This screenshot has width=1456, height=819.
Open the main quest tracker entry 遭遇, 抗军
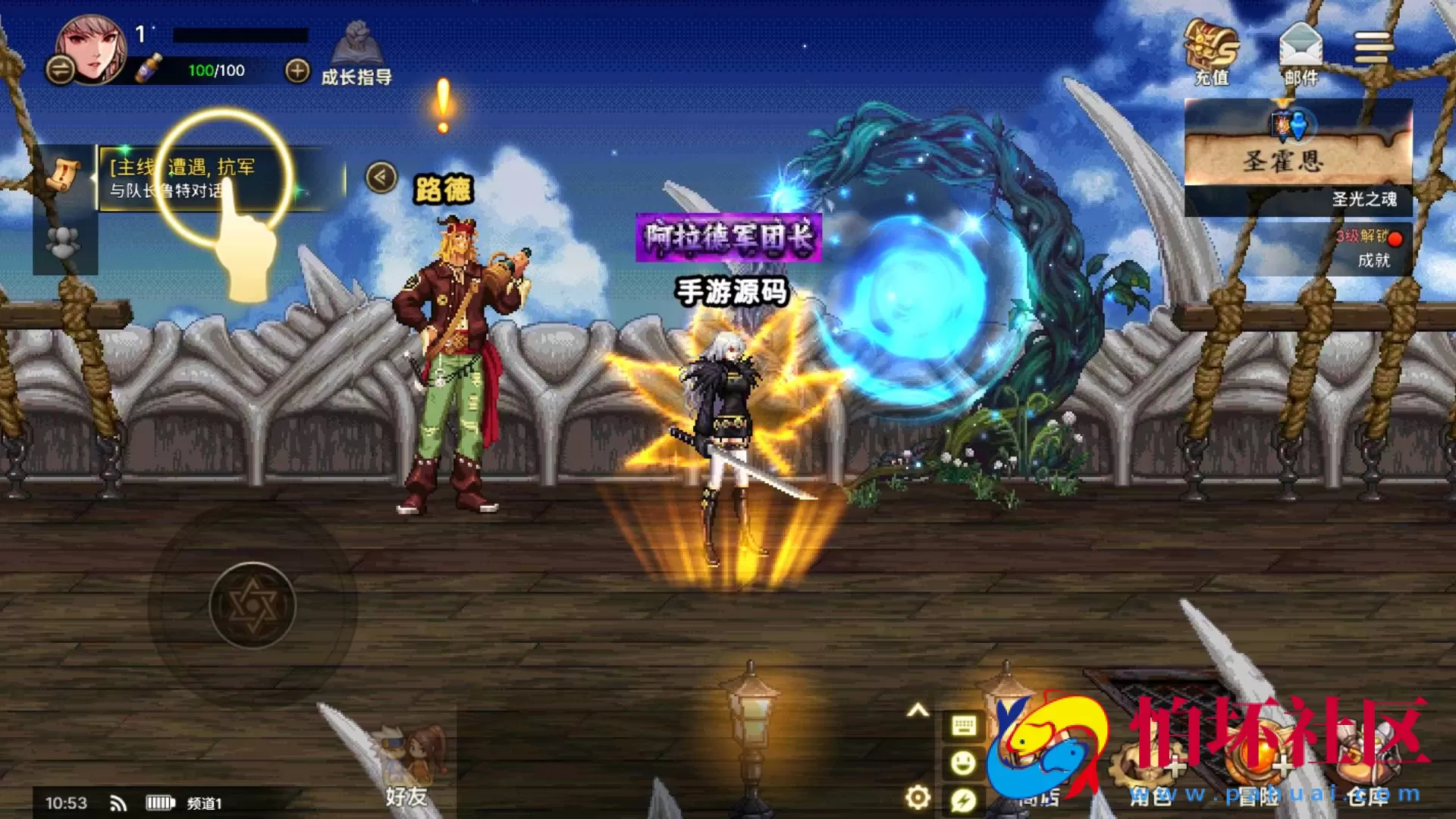(220, 178)
